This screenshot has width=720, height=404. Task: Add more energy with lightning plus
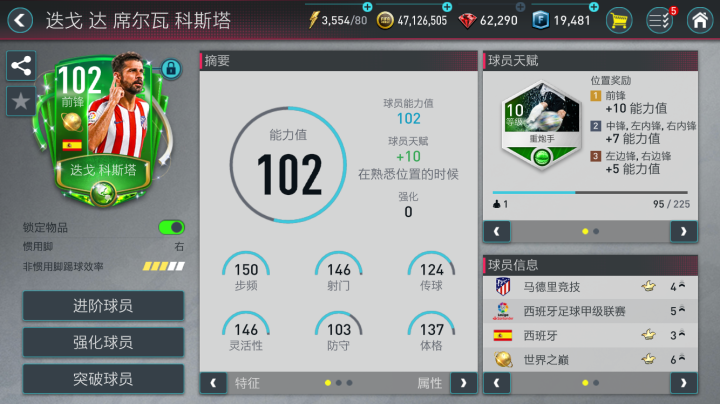point(367,9)
